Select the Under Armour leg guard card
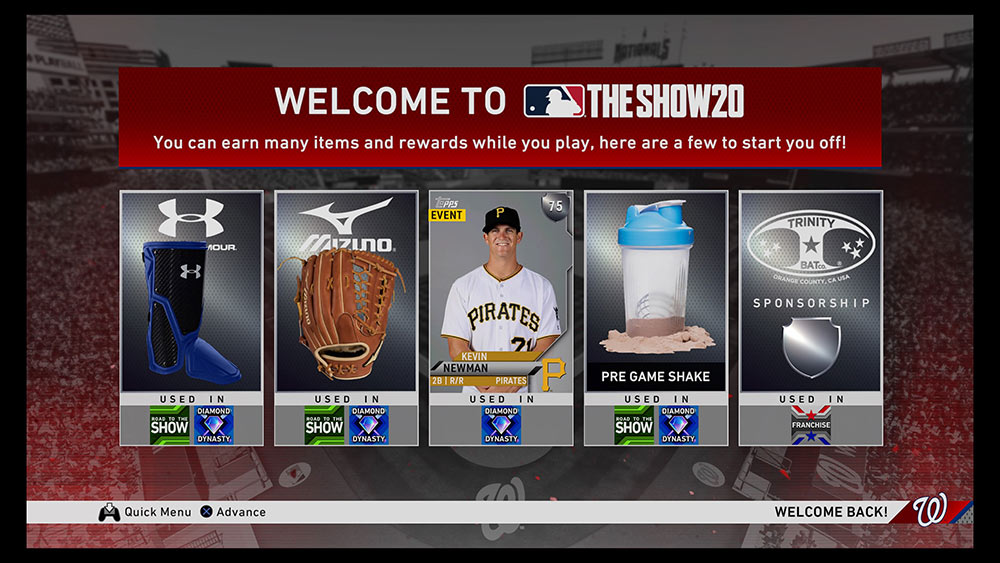The height and width of the screenshot is (563, 1000). pyautogui.click(x=191, y=300)
